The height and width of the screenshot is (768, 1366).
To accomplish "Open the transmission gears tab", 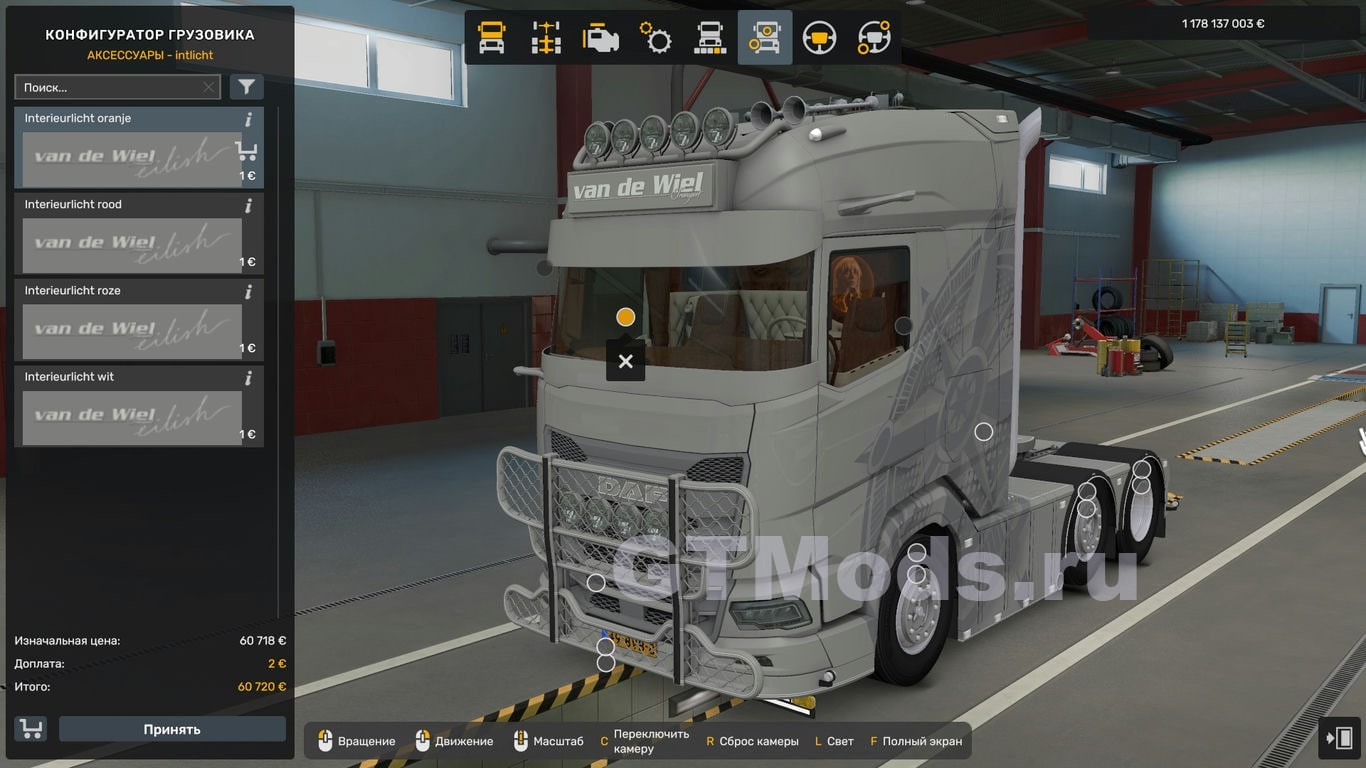I will click(x=656, y=38).
